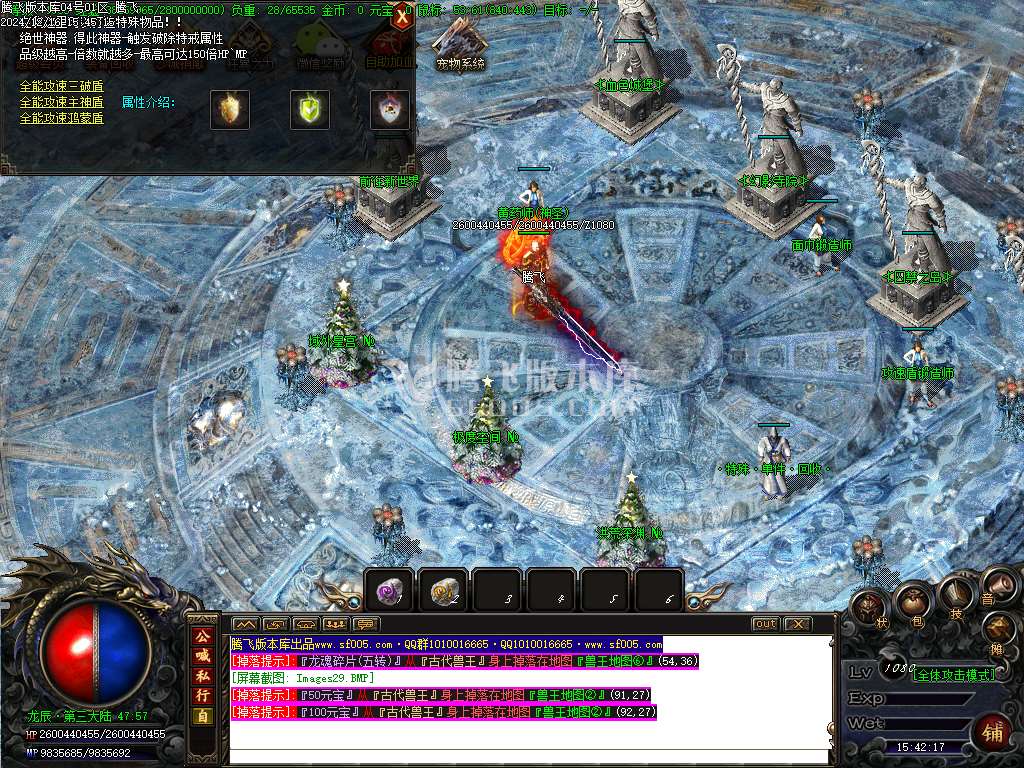Click the chat window 'out' button
This screenshot has height=768, width=1024.
click(x=765, y=624)
